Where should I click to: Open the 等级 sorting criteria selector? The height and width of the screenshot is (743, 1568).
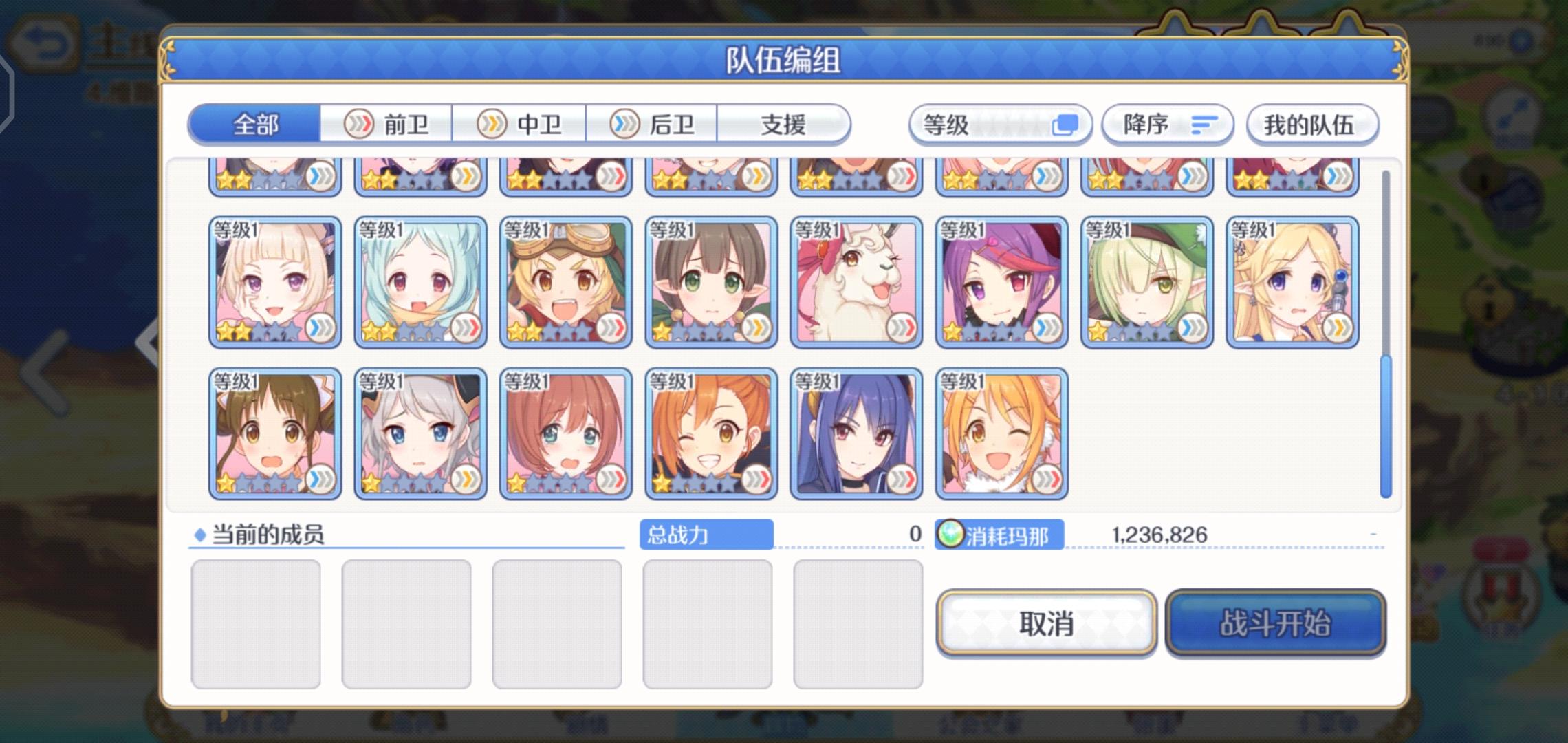click(x=999, y=125)
